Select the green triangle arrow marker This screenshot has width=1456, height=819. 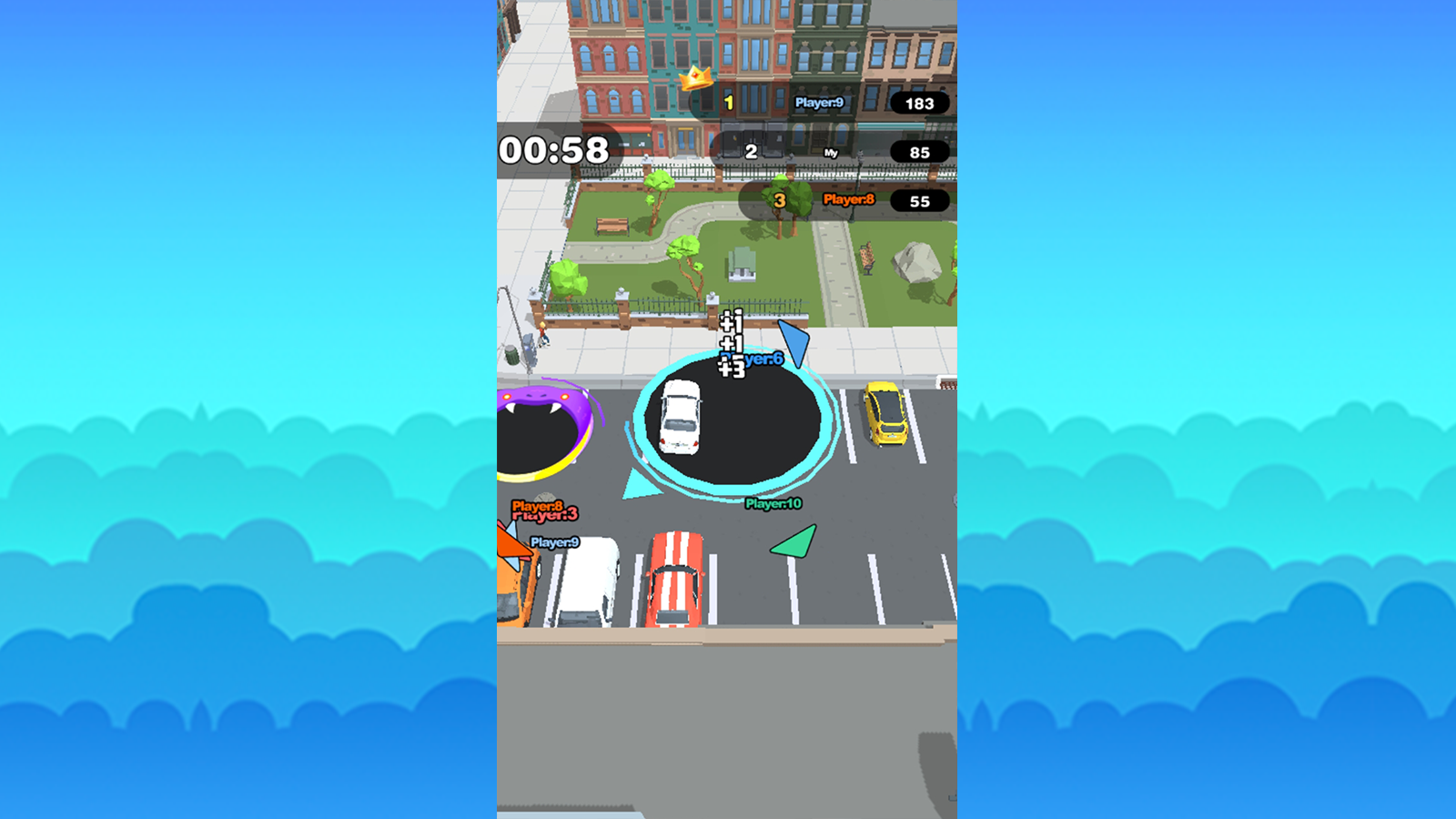click(793, 543)
